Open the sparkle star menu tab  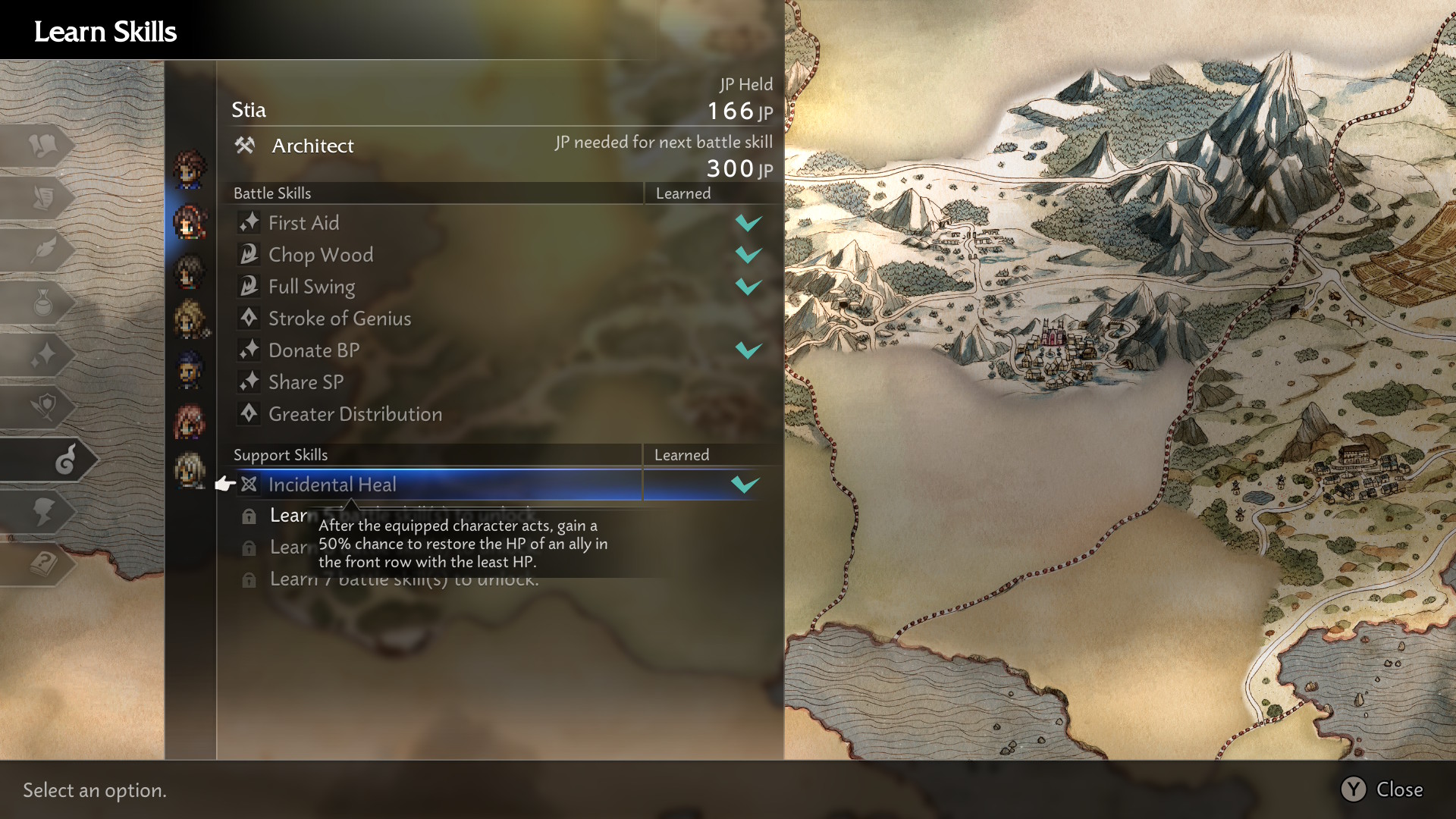pos(43,354)
